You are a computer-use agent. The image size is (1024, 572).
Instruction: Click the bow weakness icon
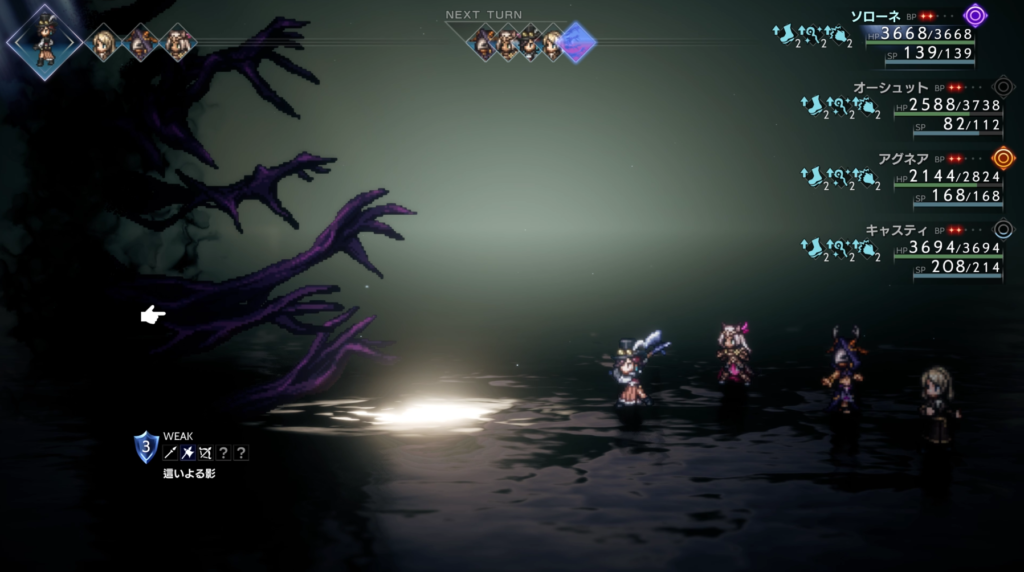coord(205,453)
